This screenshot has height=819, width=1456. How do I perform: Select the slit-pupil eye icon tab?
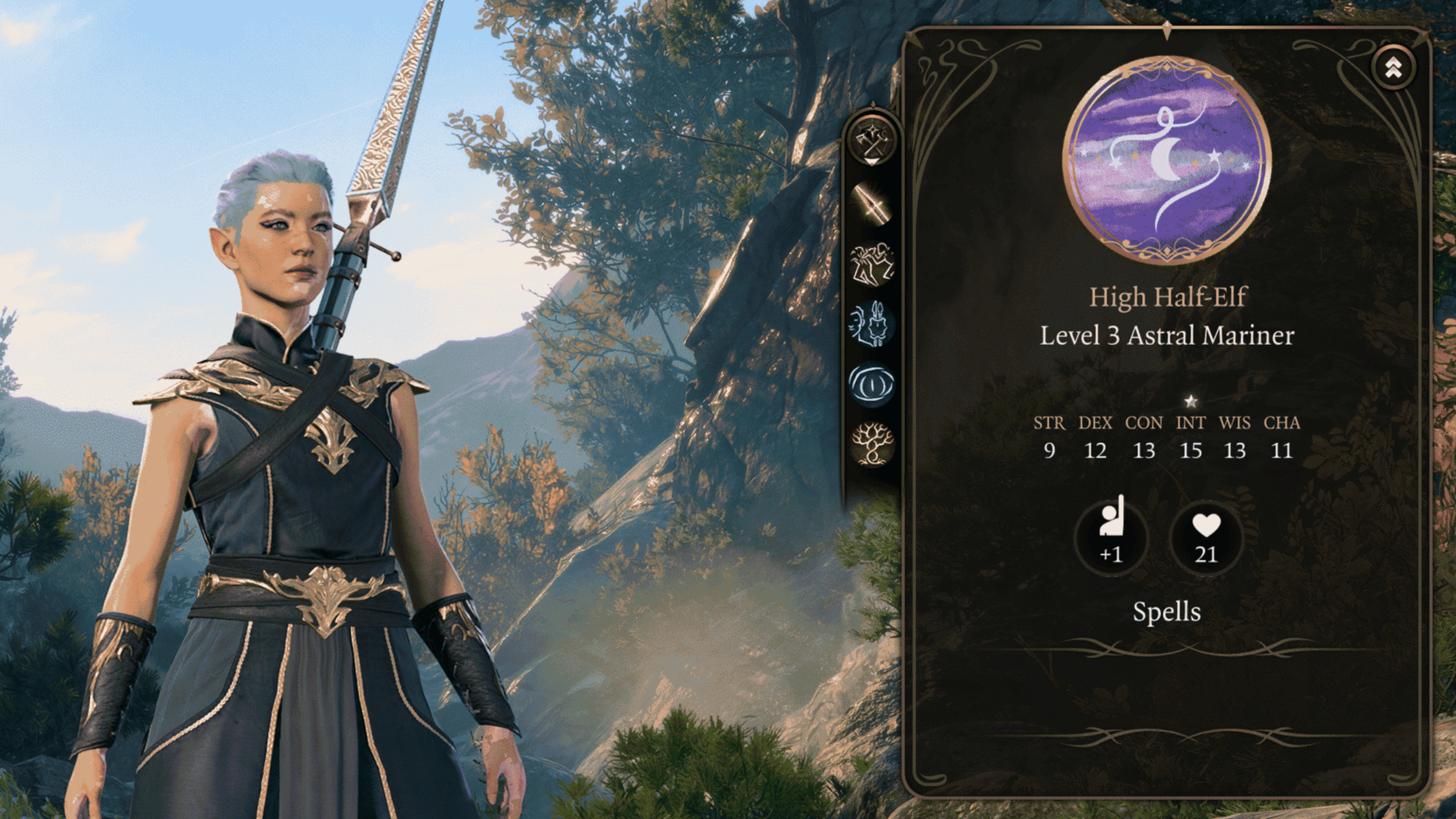click(872, 385)
